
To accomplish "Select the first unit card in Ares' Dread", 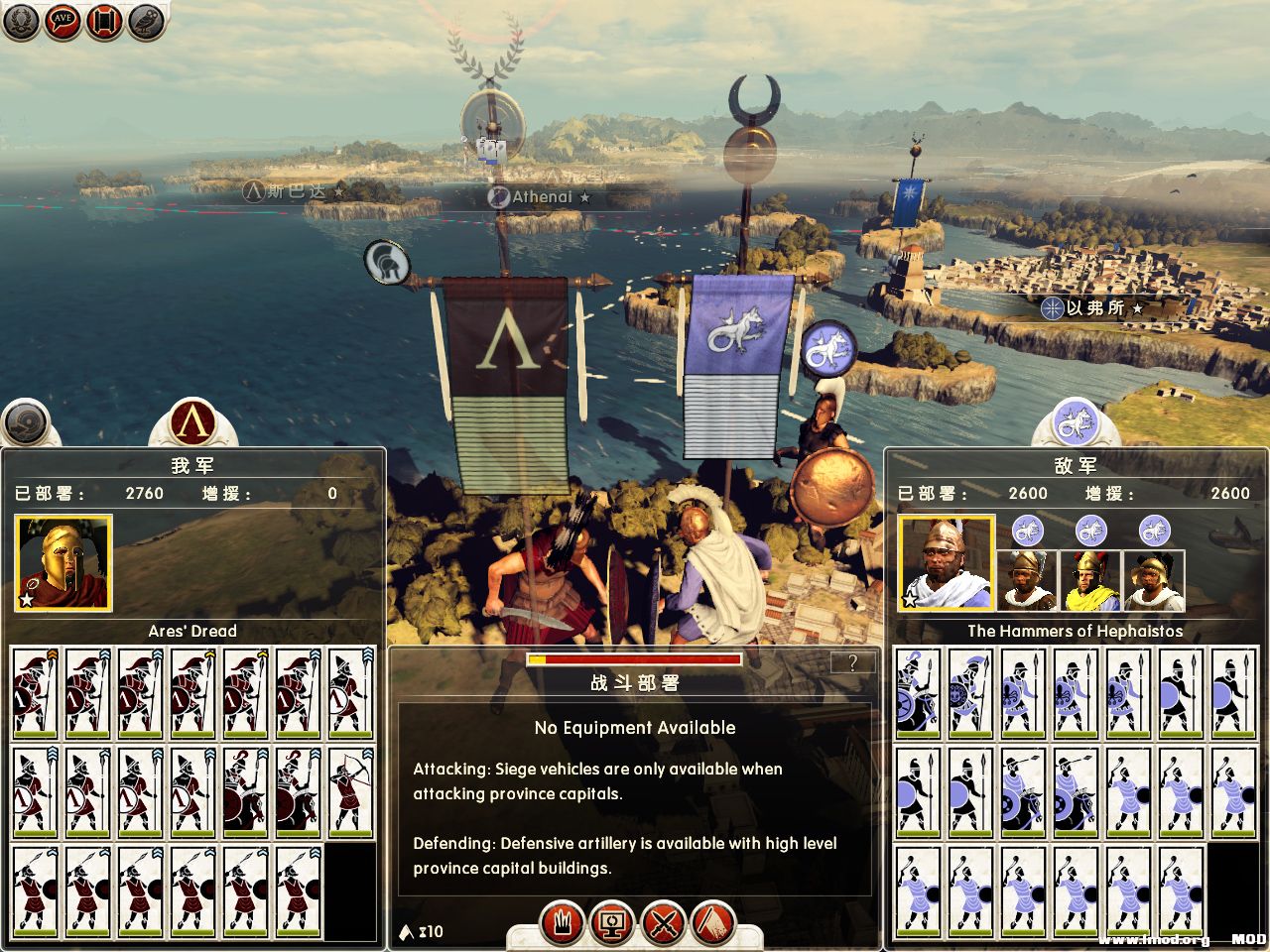I will coord(36,693).
